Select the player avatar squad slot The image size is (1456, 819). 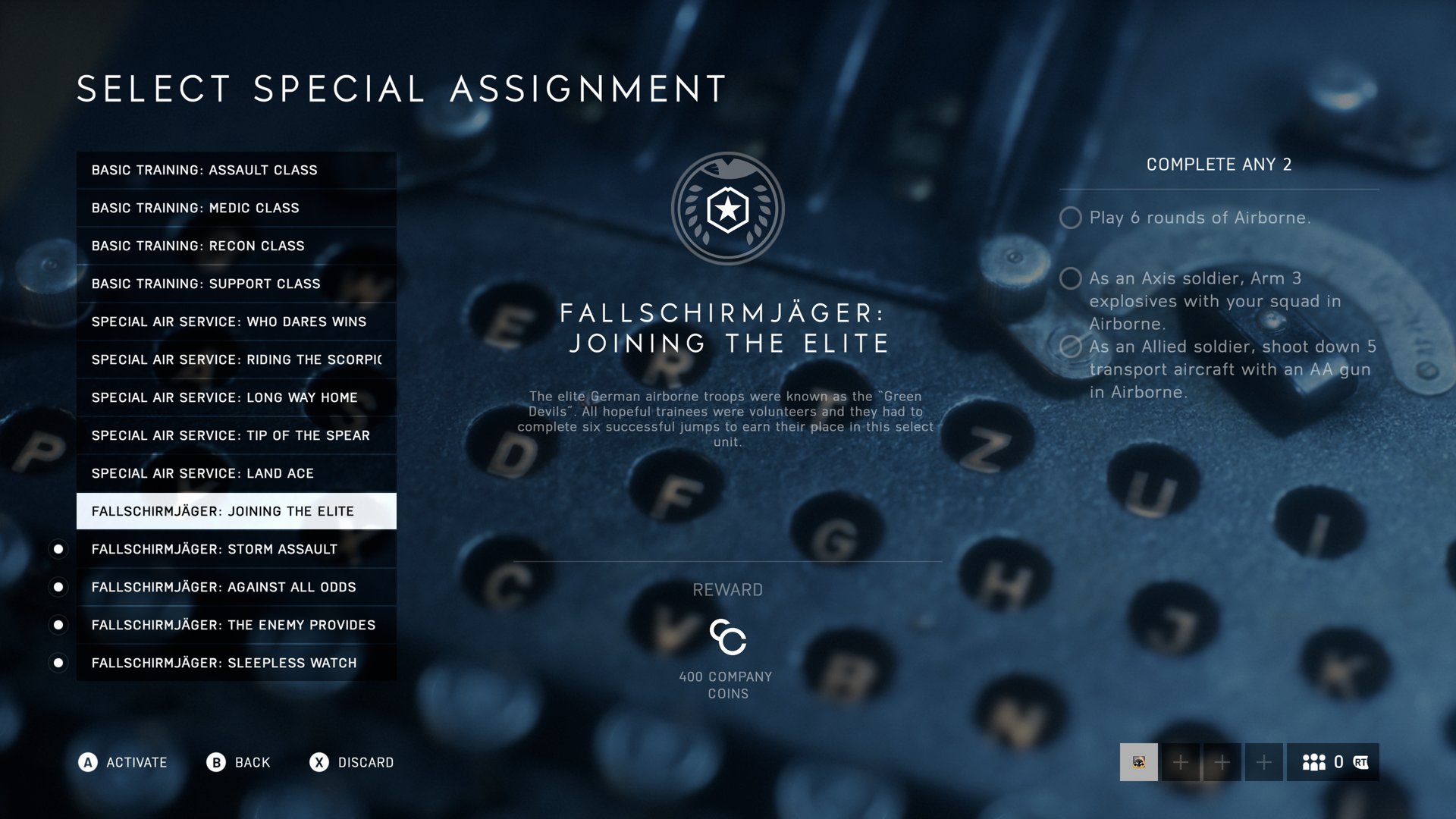pyautogui.click(x=1138, y=762)
